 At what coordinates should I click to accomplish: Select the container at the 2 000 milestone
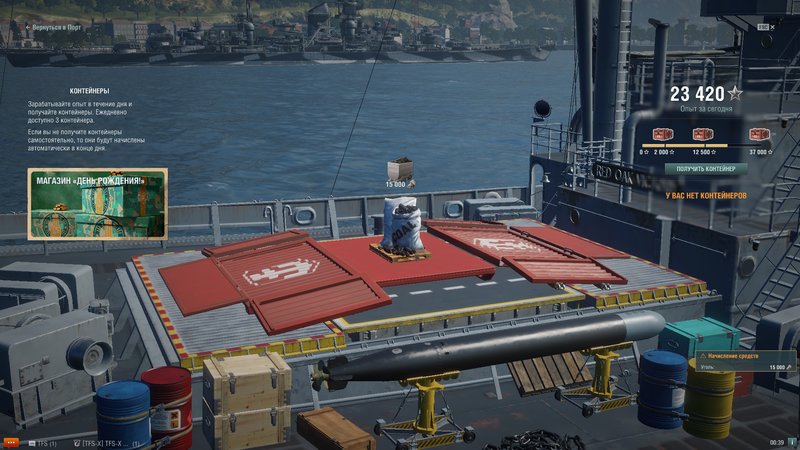click(663, 135)
